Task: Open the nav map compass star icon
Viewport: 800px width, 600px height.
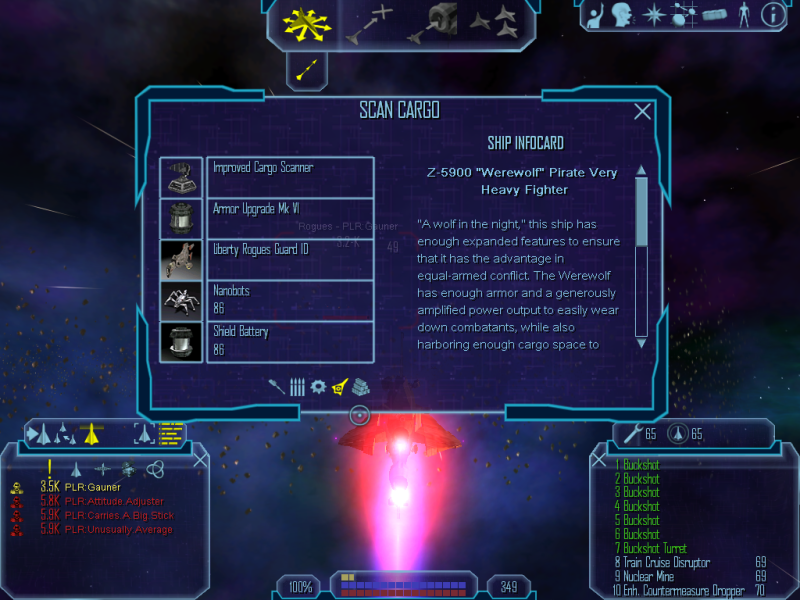Action: click(x=654, y=15)
